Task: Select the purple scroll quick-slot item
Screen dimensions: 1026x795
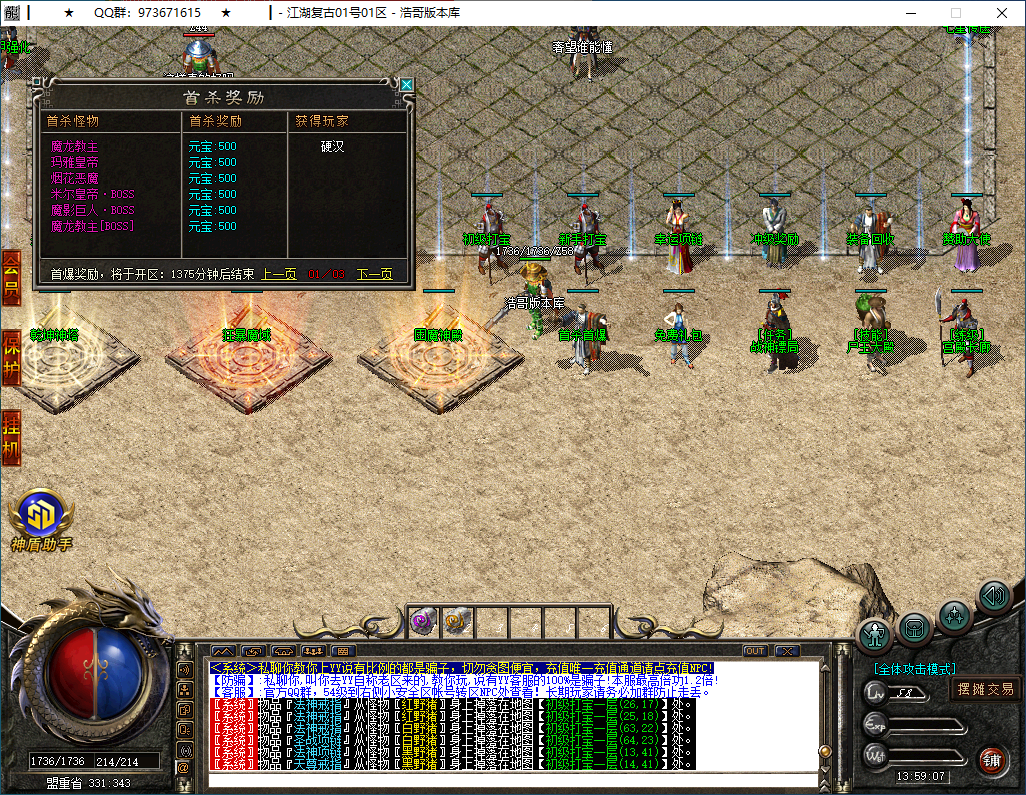Action: [x=422, y=621]
